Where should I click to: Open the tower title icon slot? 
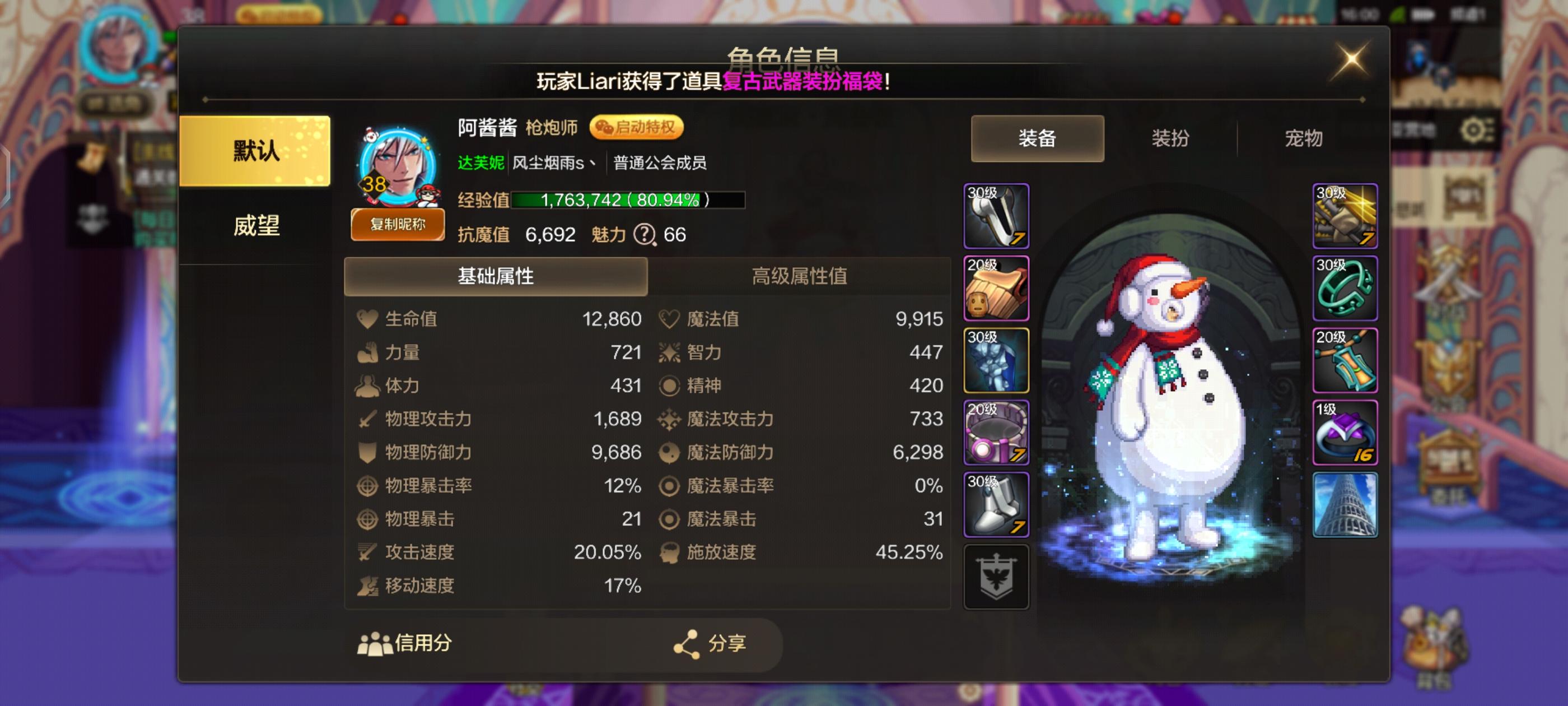(1345, 504)
